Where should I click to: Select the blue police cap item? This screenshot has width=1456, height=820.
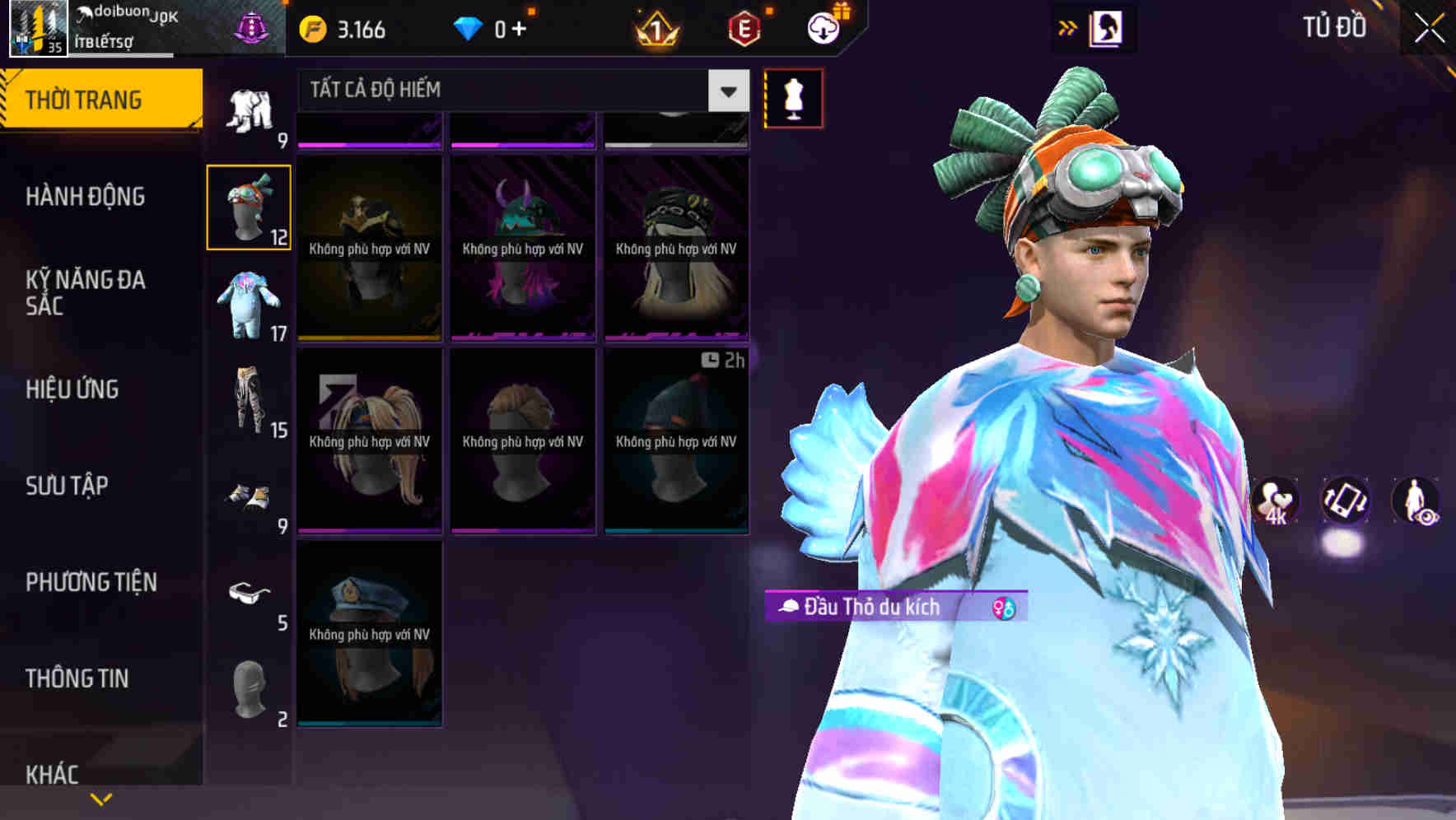(370, 634)
